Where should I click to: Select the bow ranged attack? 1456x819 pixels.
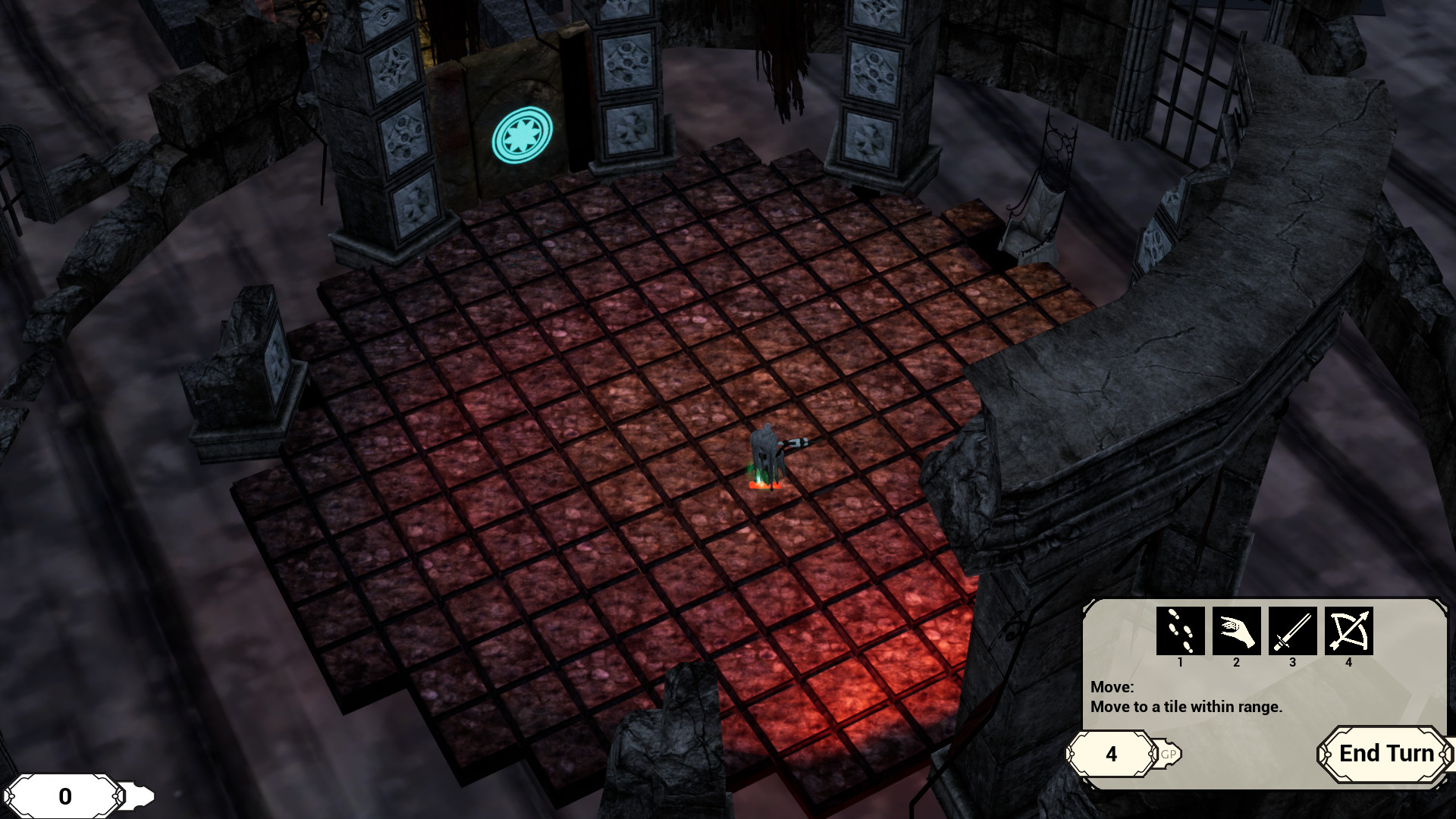pos(1348,631)
